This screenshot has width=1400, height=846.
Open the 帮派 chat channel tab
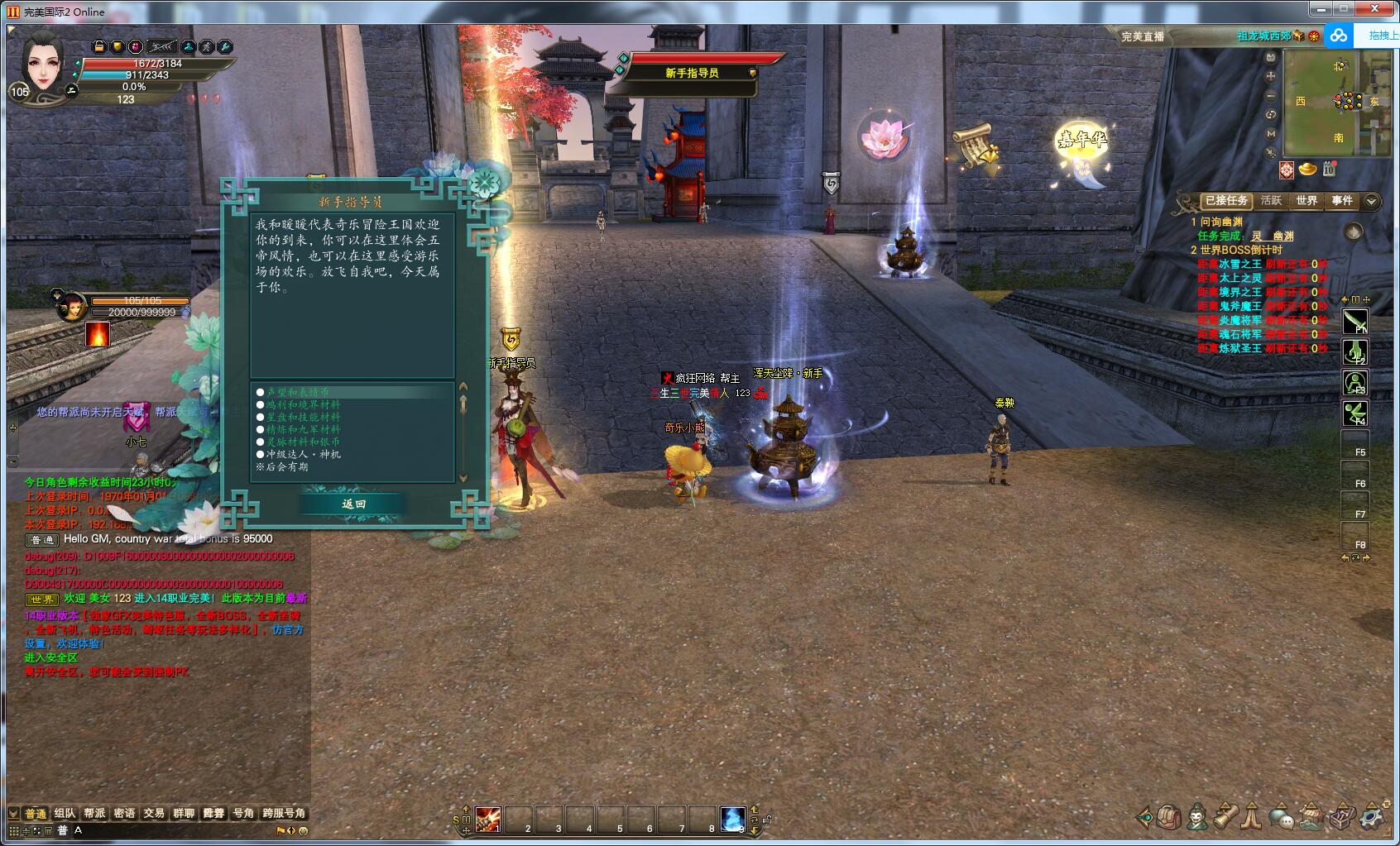click(94, 813)
